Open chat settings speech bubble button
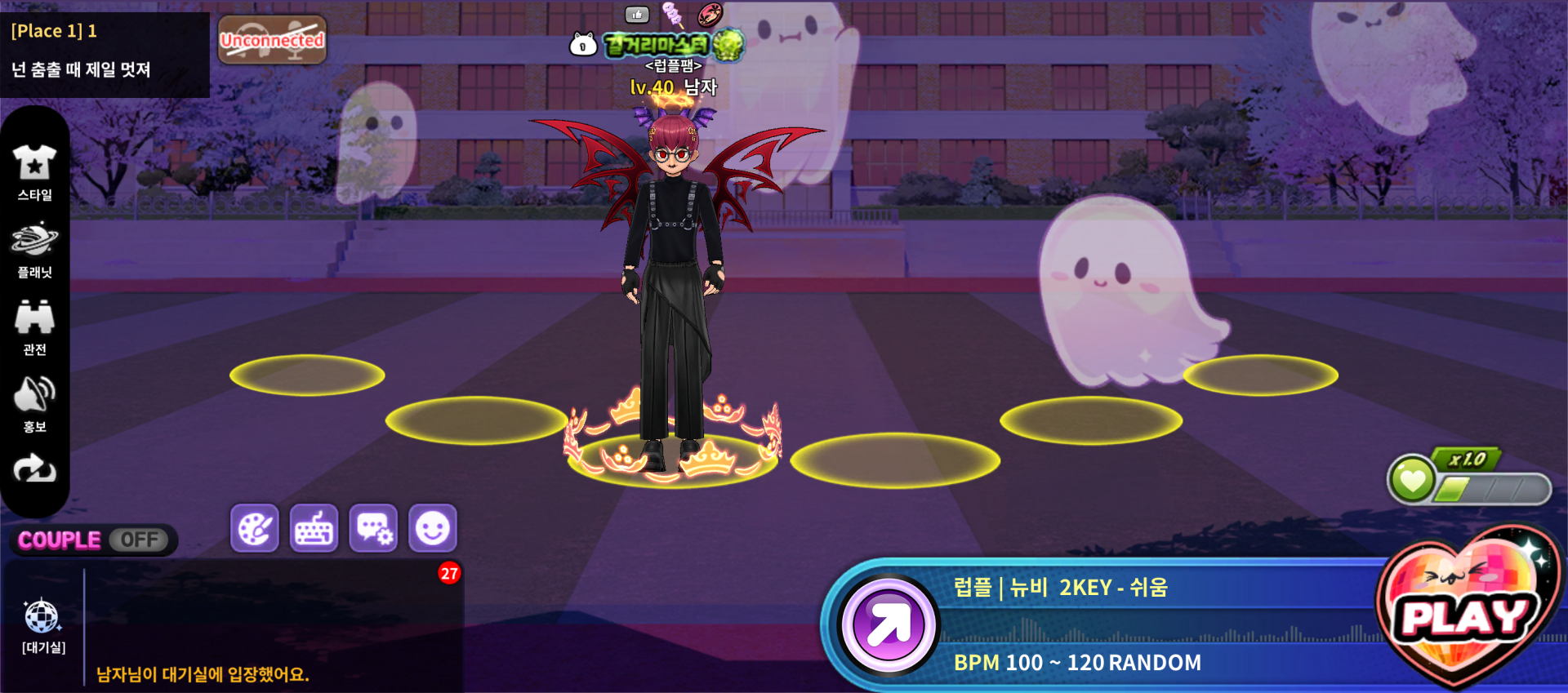The width and height of the screenshot is (1568, 693). click(374, 529)
